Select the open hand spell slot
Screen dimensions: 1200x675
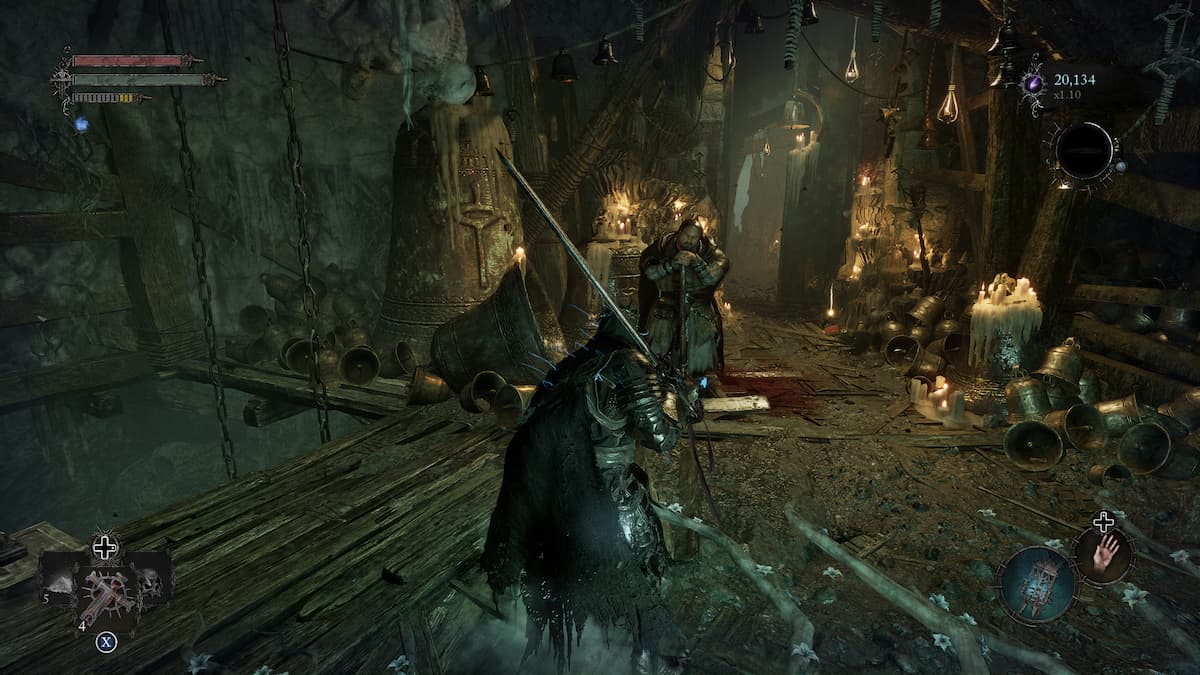1103,555
